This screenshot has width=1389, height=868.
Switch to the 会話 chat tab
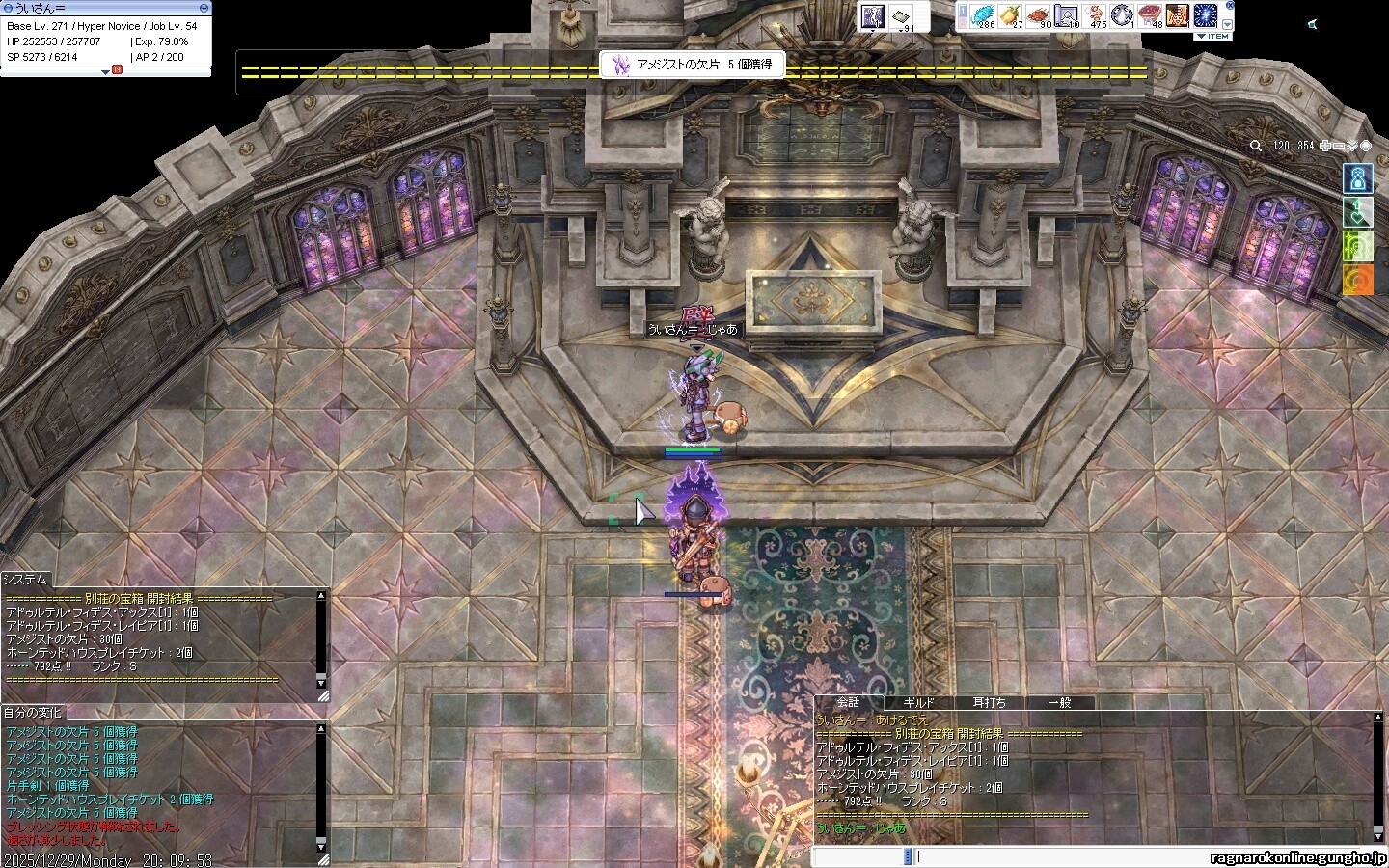[x=848, y=702]
